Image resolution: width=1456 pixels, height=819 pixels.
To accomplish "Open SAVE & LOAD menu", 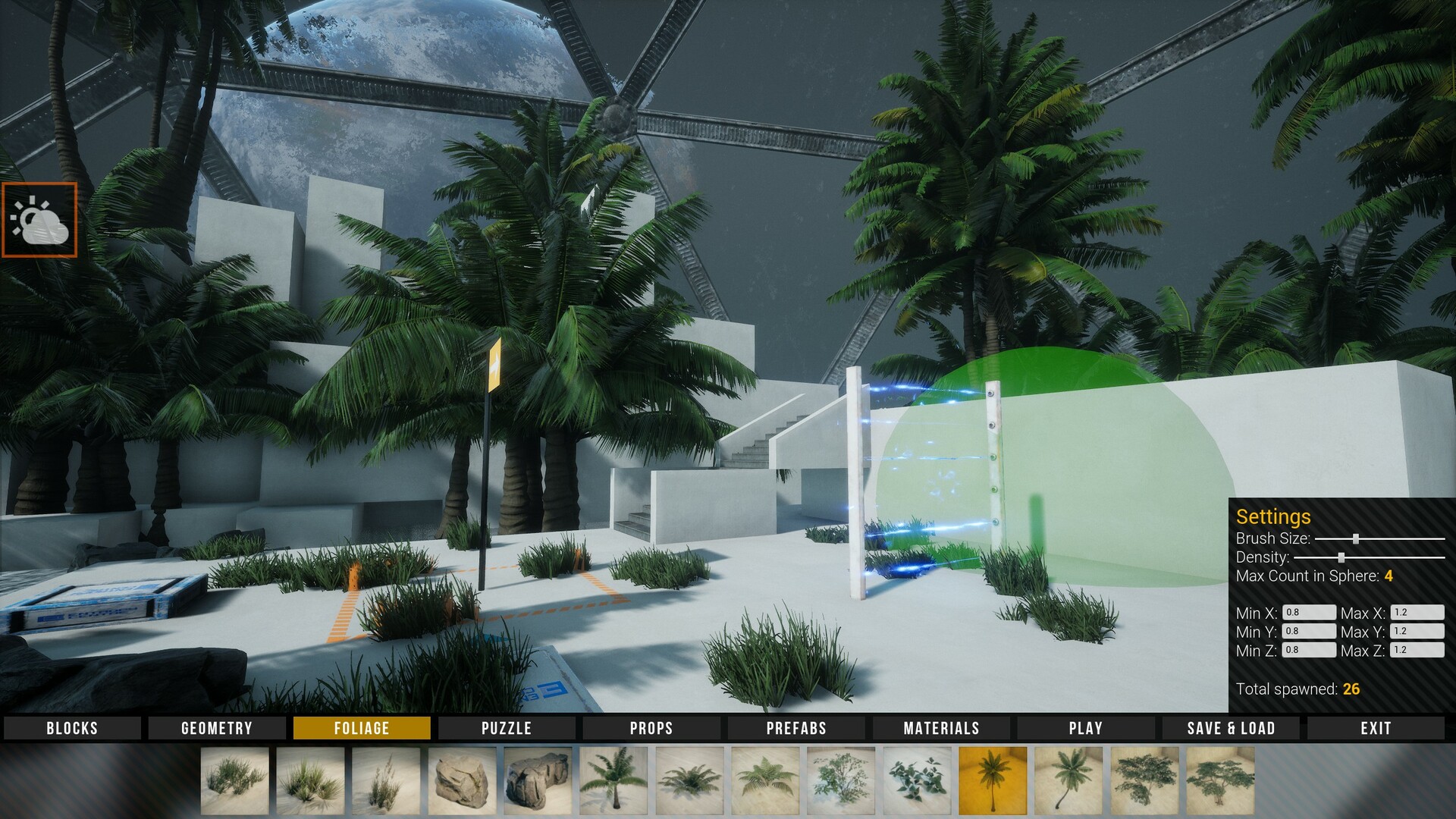I will click(x=1230, y=728).
